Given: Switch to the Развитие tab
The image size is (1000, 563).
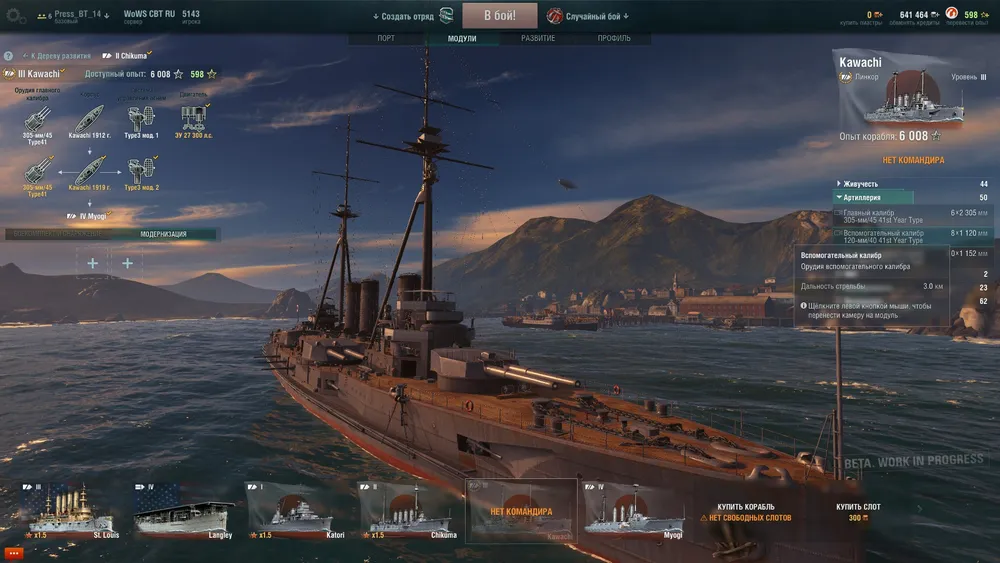Looking at the screenshot, I should pyautogui.click(x=538, y=39).
